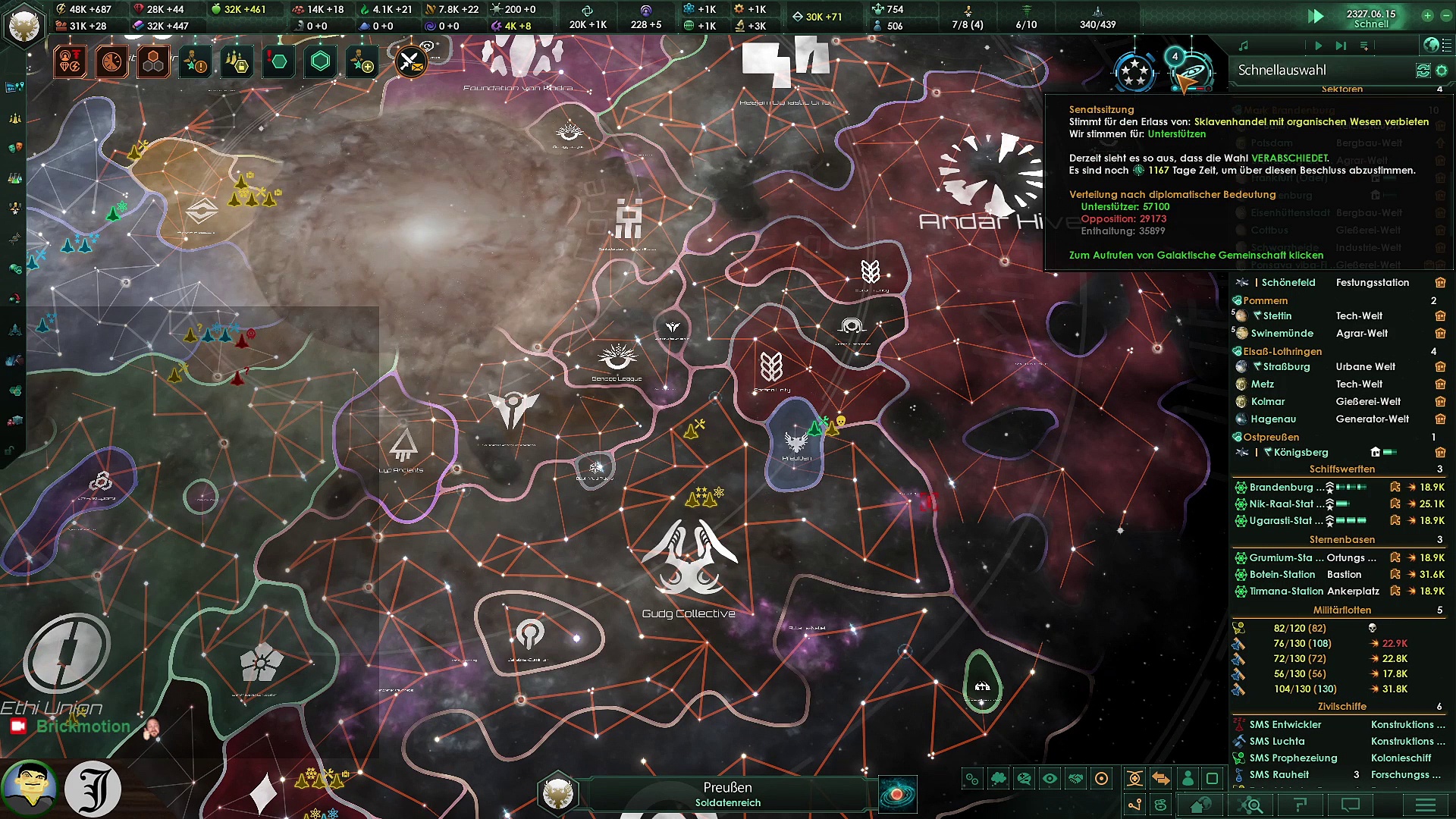This screenshot has height=819, width=1456.
Task: Toggle the green play/pause game speed button
Action: tap(1316, 17)
